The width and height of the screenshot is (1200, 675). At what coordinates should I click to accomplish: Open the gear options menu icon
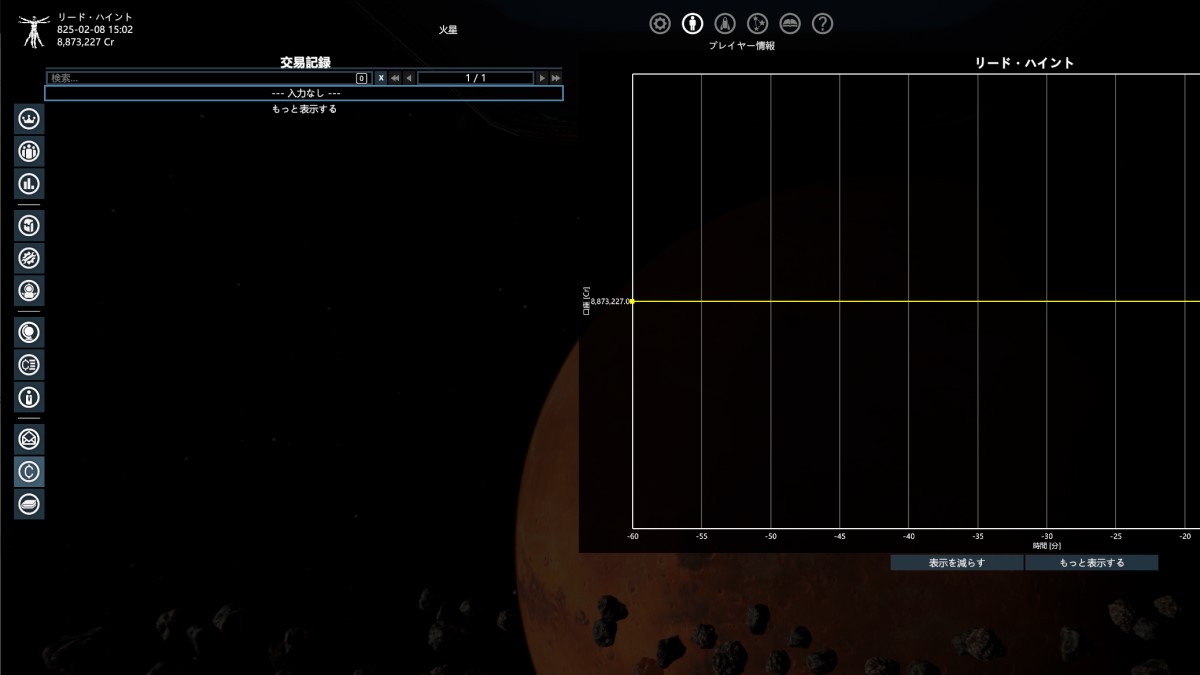pos(660,24)
